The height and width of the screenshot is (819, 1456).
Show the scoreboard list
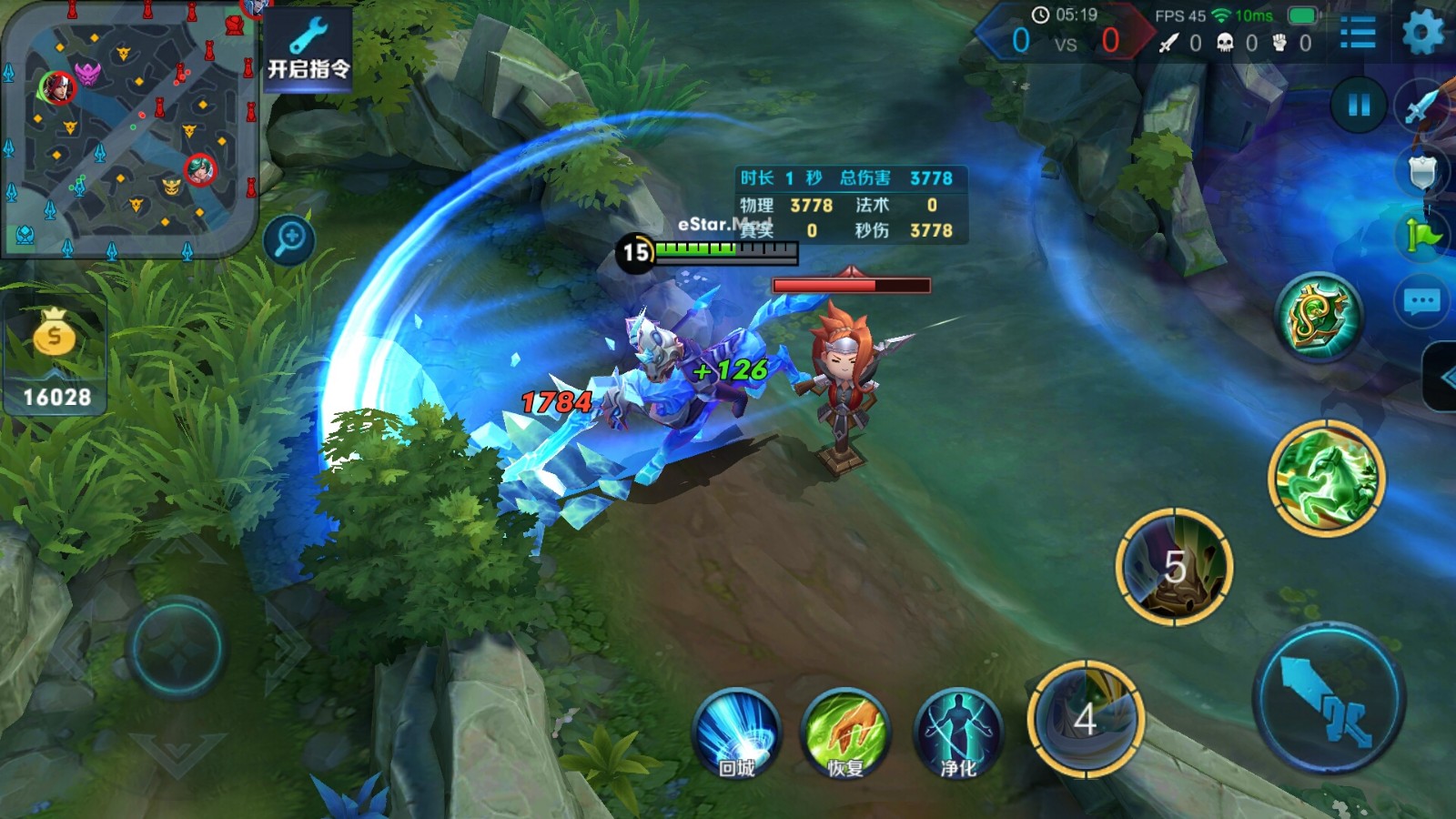[x=1358, y=34]
